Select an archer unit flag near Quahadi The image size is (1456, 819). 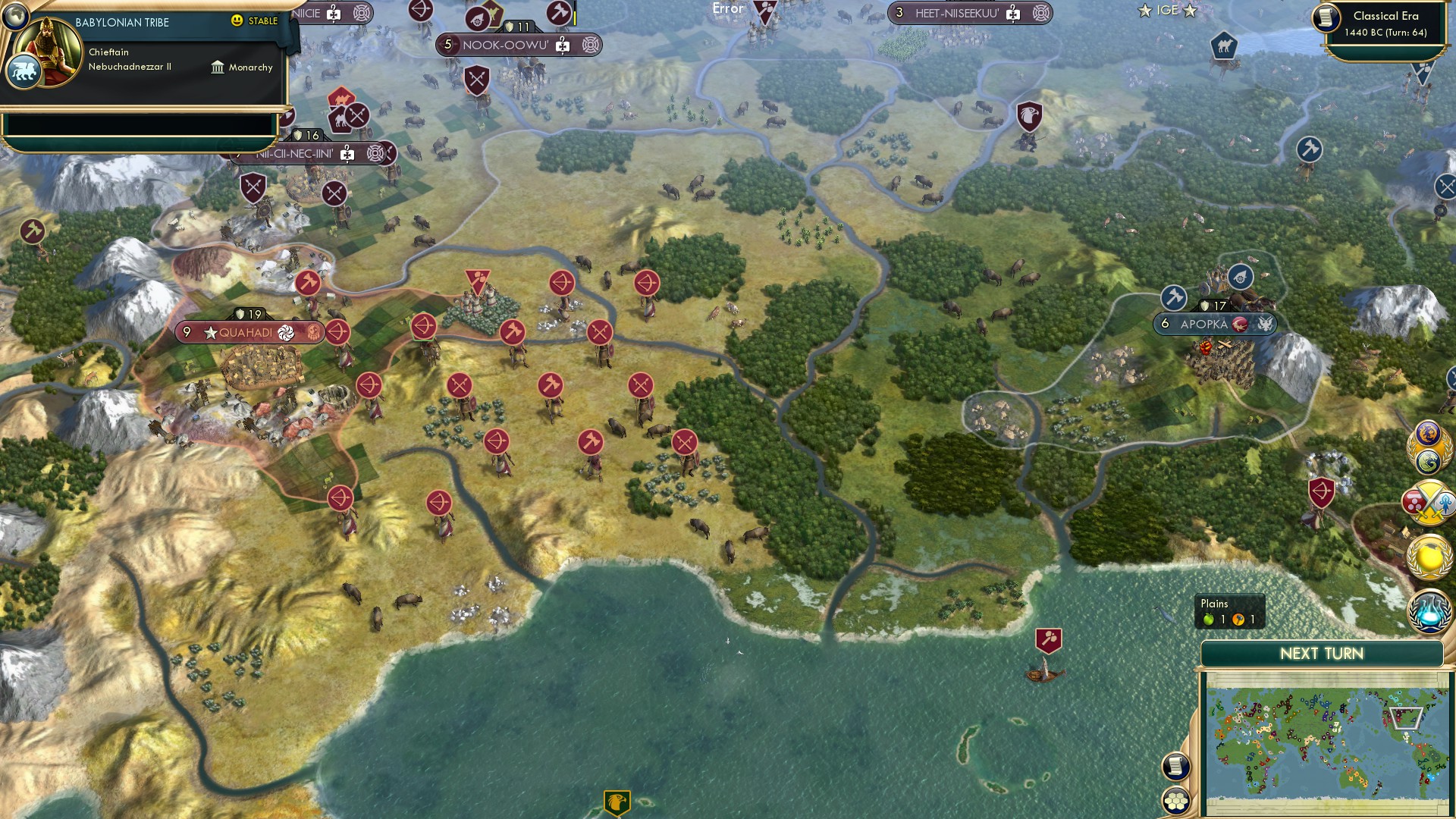click(338, 331)
